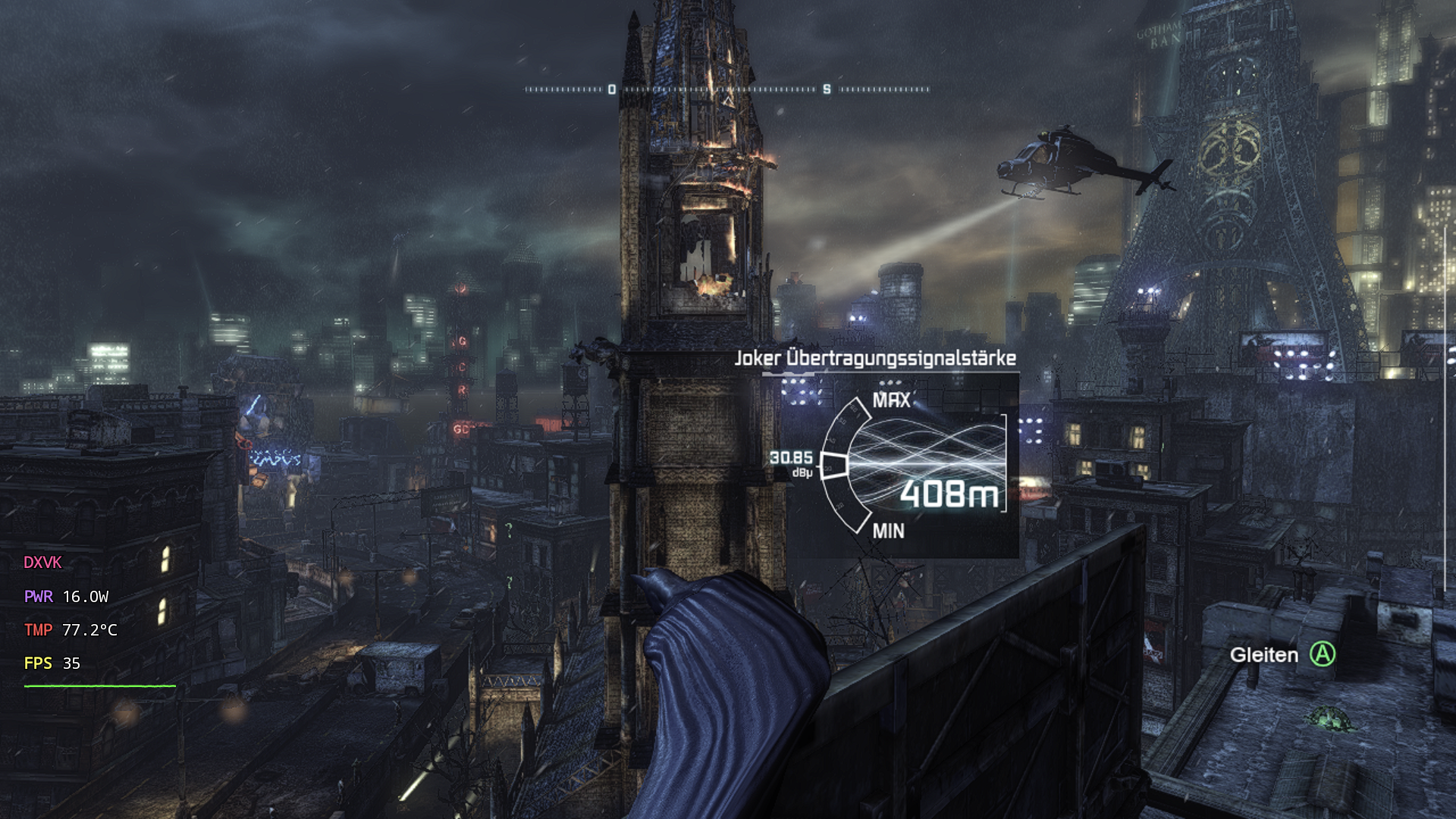
Task: Click the compass heading bar
Action: tap(726, 89)
